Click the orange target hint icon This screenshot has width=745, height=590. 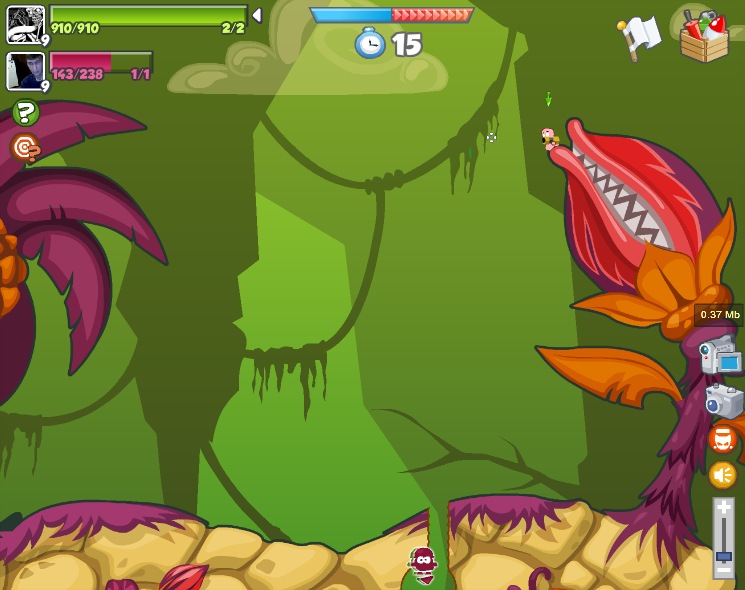[26, 148]
